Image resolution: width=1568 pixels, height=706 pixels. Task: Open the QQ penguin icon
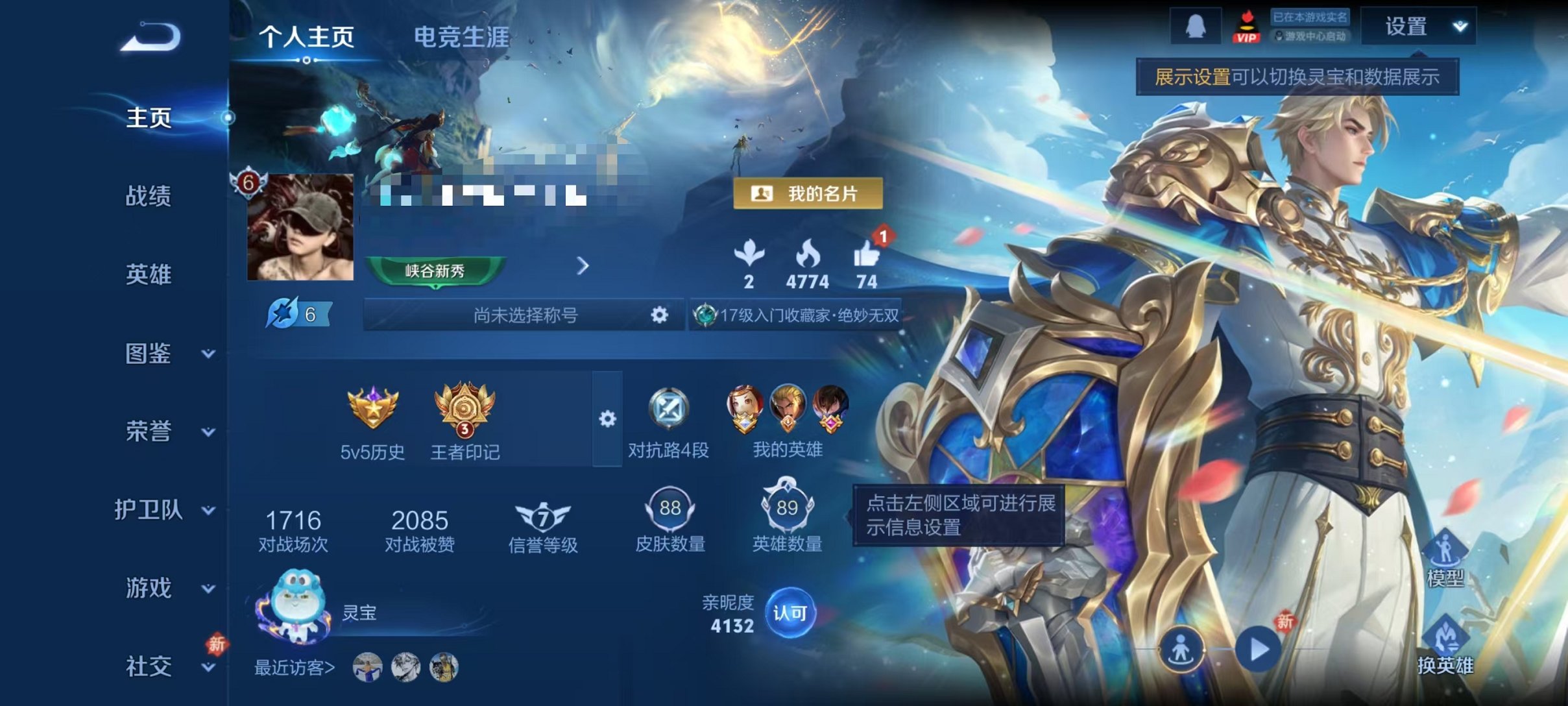[1196, 27]
